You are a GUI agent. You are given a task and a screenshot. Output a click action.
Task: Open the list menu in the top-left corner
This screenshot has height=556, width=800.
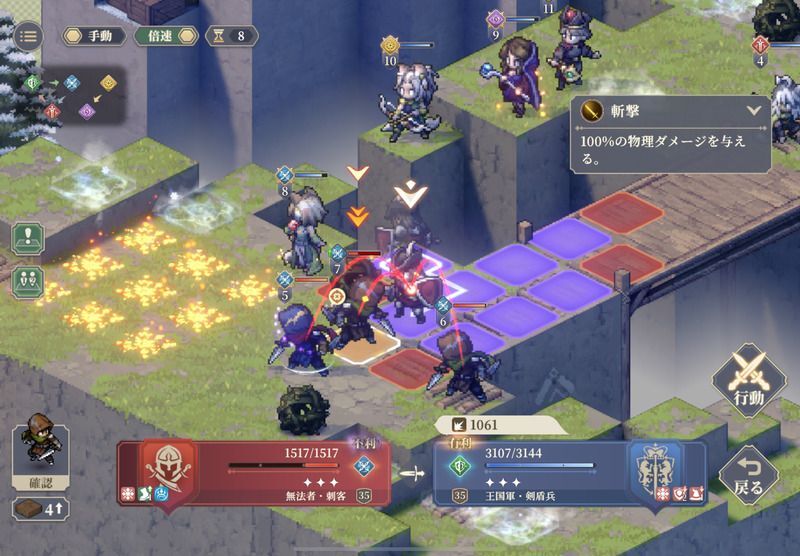point(27,36)
